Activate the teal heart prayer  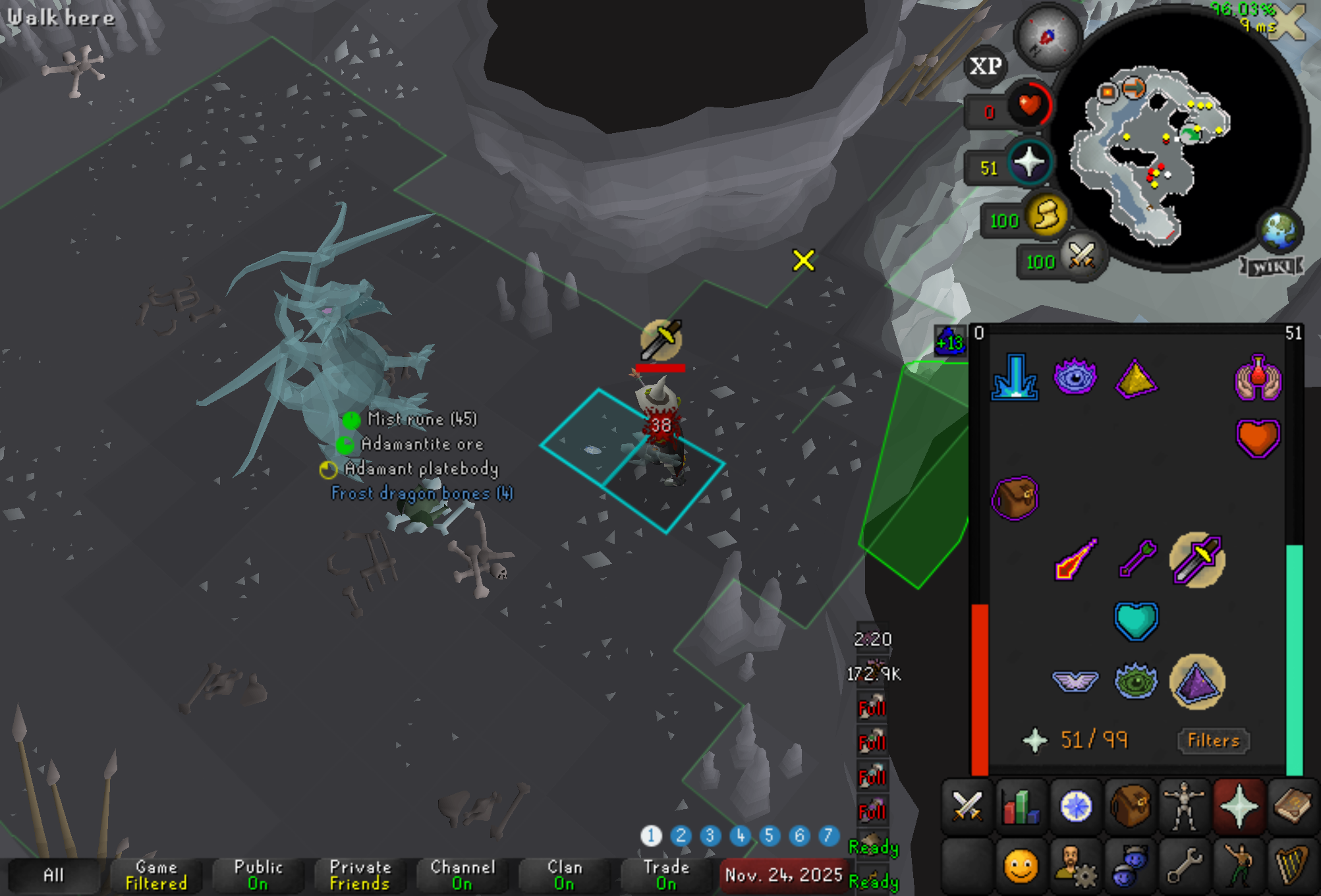[x=1136, y=621]
